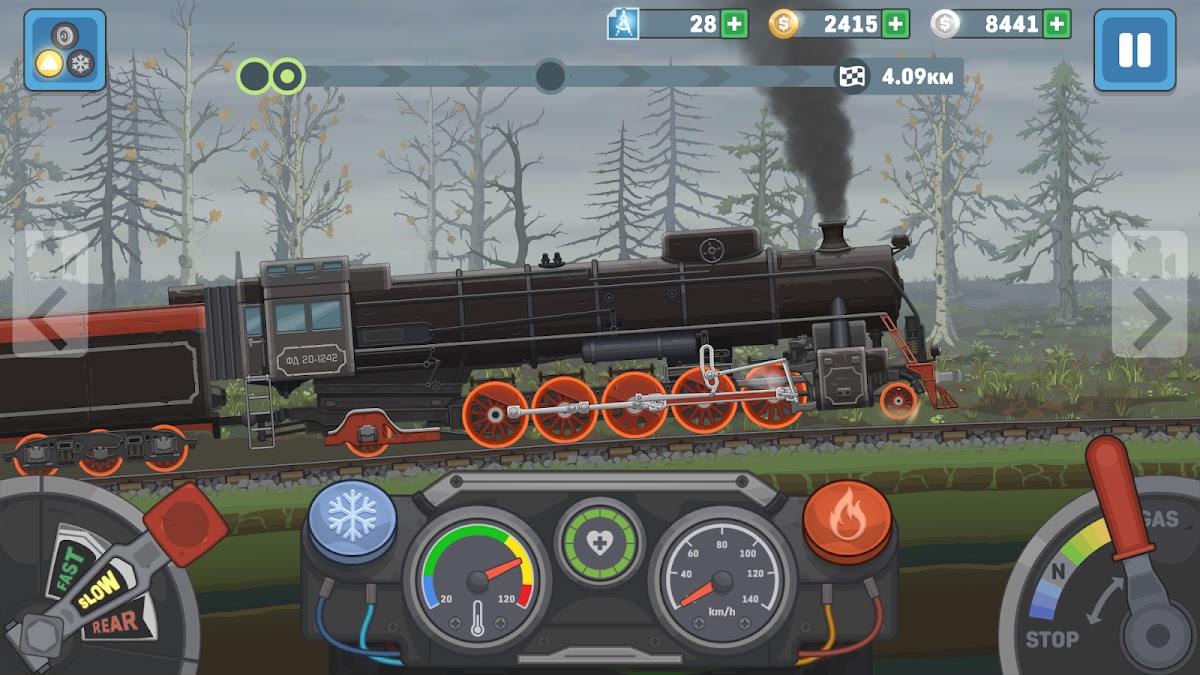This screenshot has width=1200, height=675.
Task: Set the gear lever to REAR
Action: point(116,625)
